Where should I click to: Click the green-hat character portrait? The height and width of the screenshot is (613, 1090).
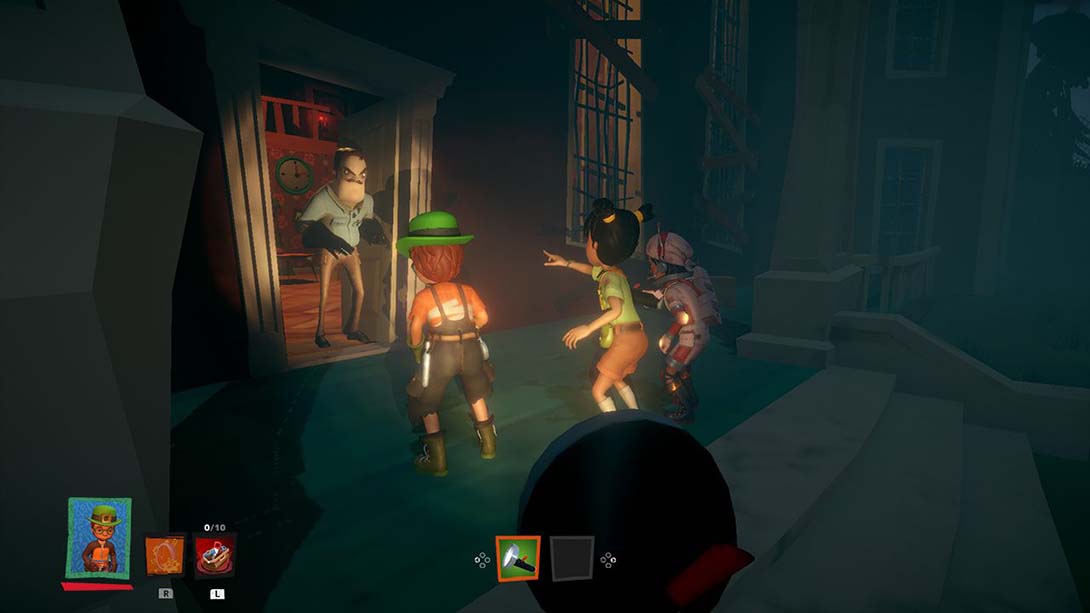[x=99, y=538]
